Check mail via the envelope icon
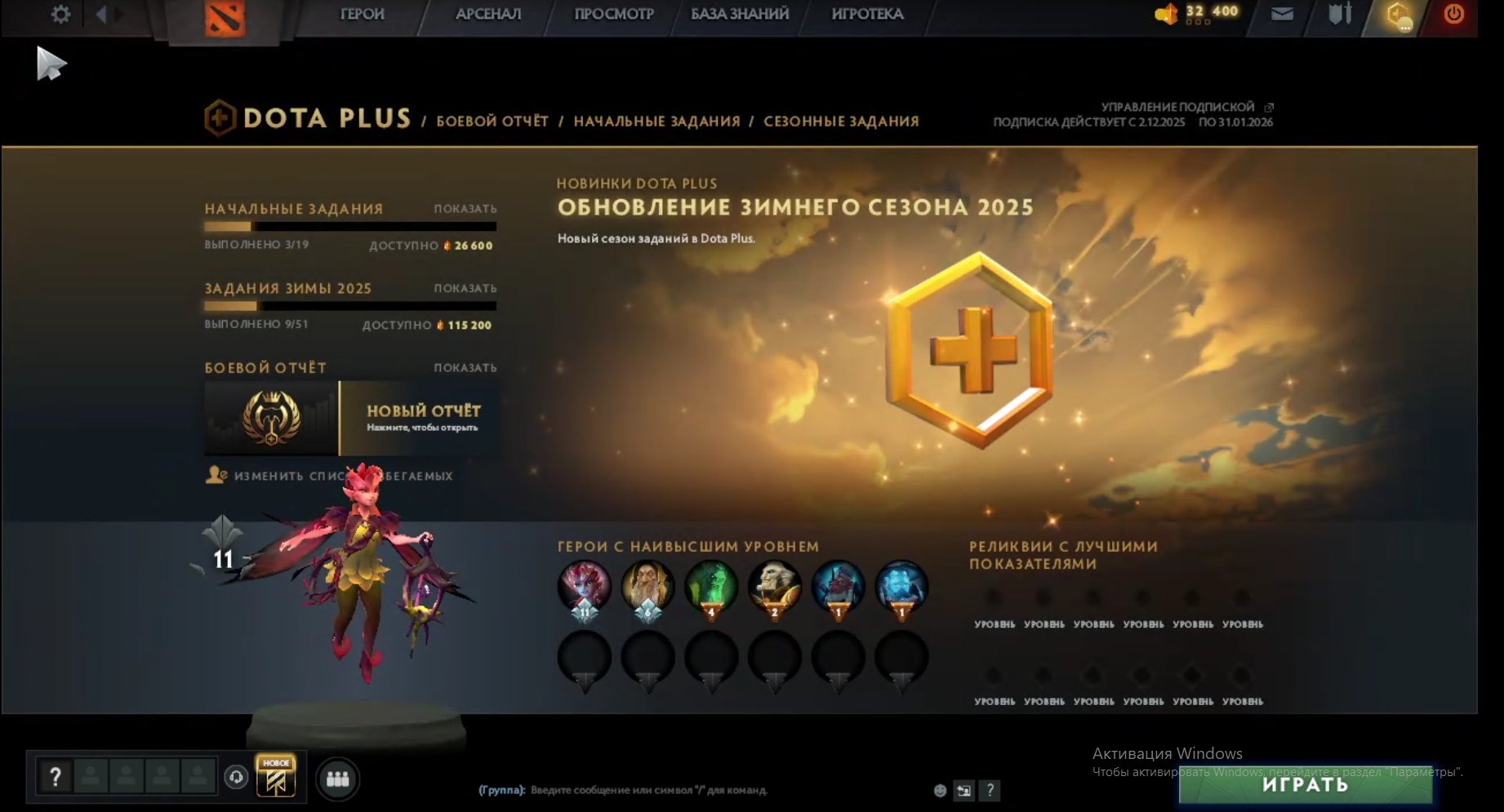1504x812 pixels. coord(1281,14)
